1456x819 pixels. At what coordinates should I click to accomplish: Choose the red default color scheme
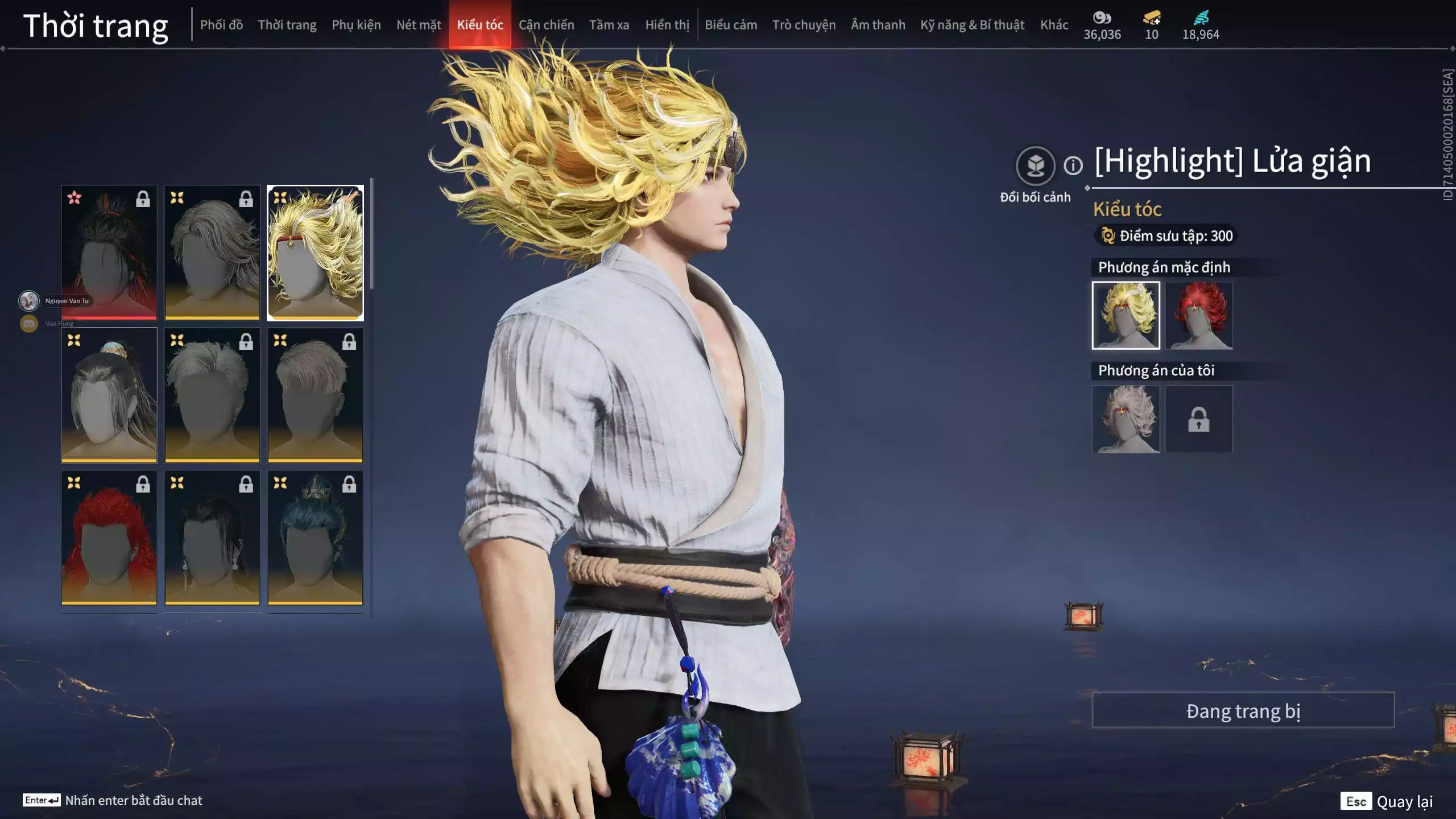point(1198,316)
